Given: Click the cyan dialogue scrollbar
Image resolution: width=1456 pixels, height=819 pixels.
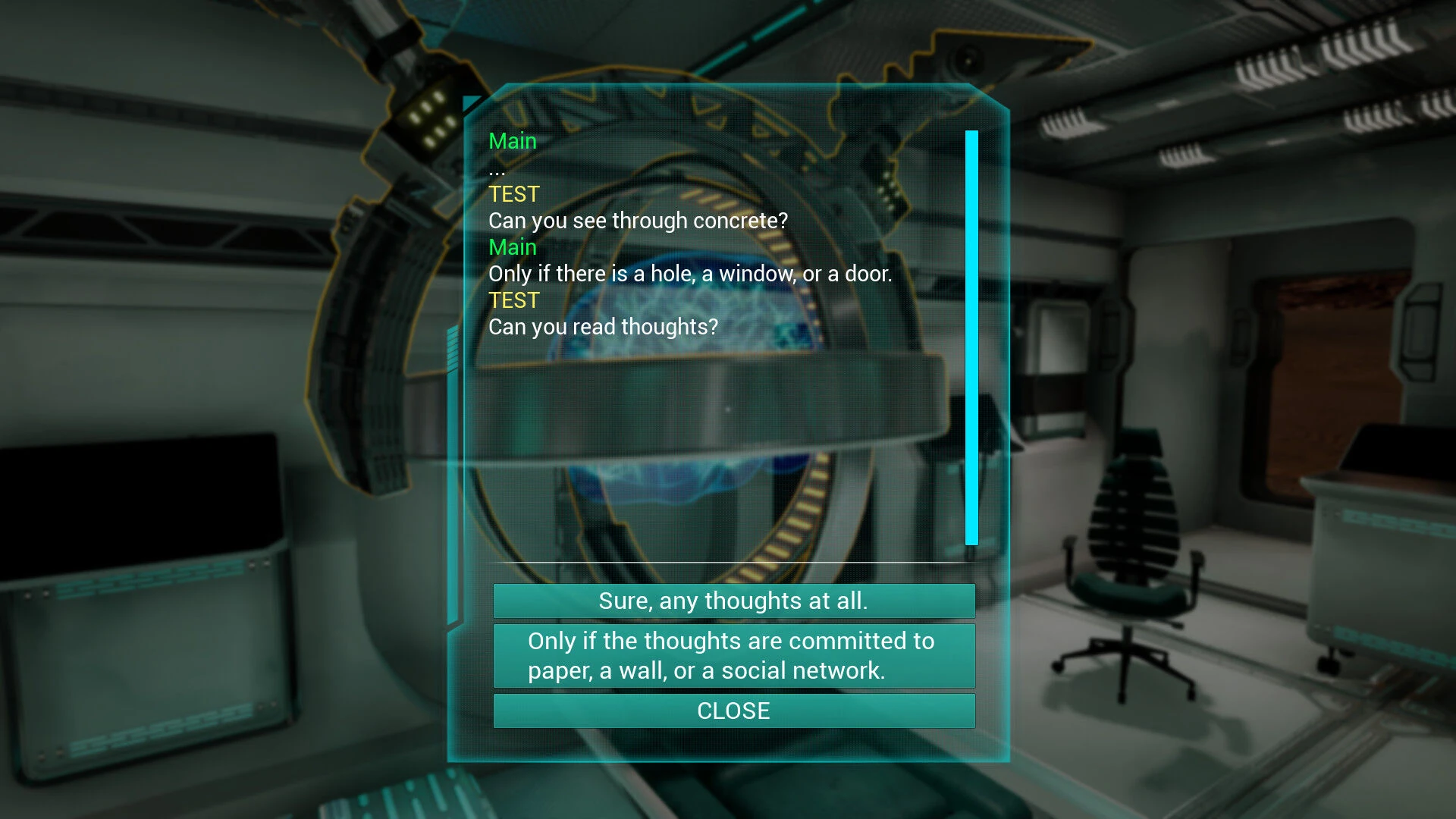Looking at the screenshot, I should coord(971,337).
